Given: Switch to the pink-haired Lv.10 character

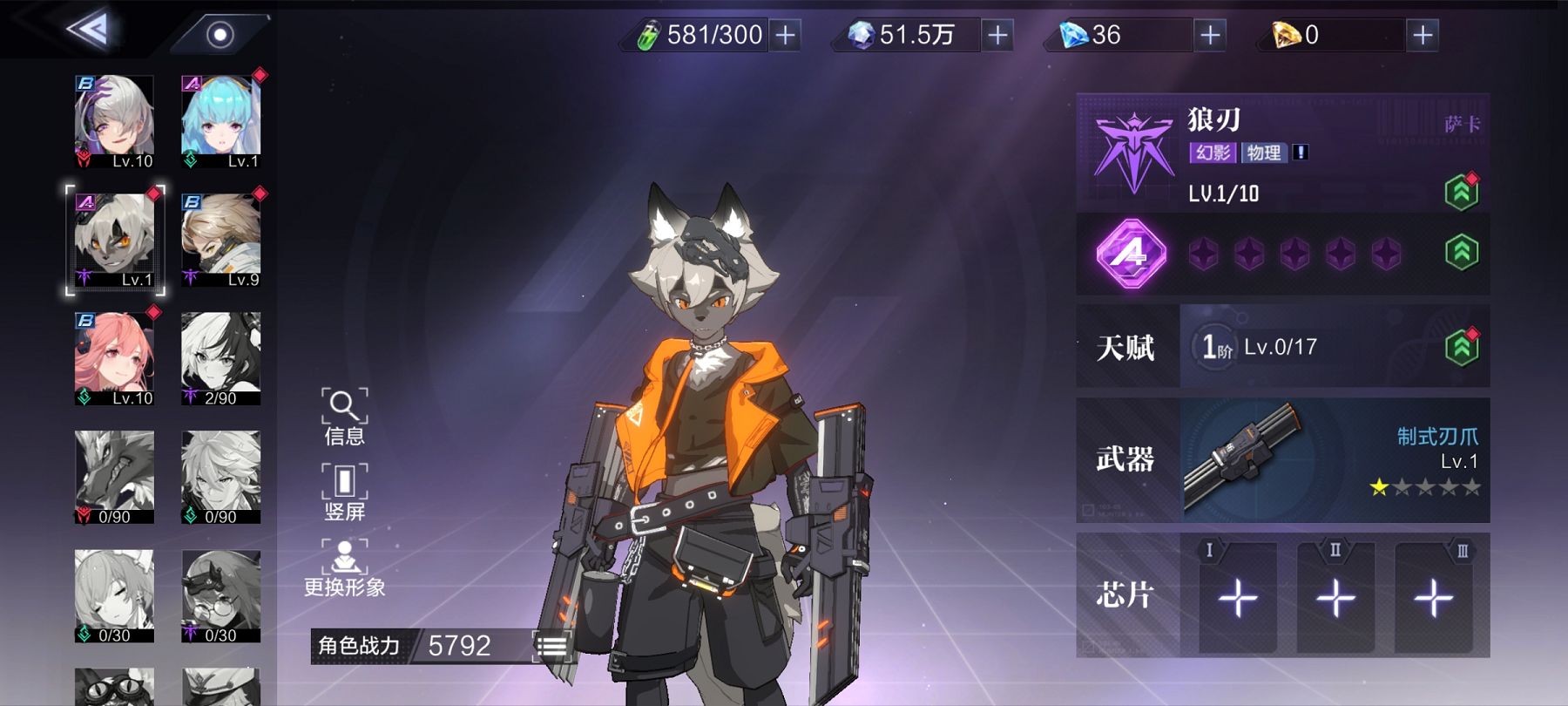Looking at the screenshot, I should click(x=115, y=357).
